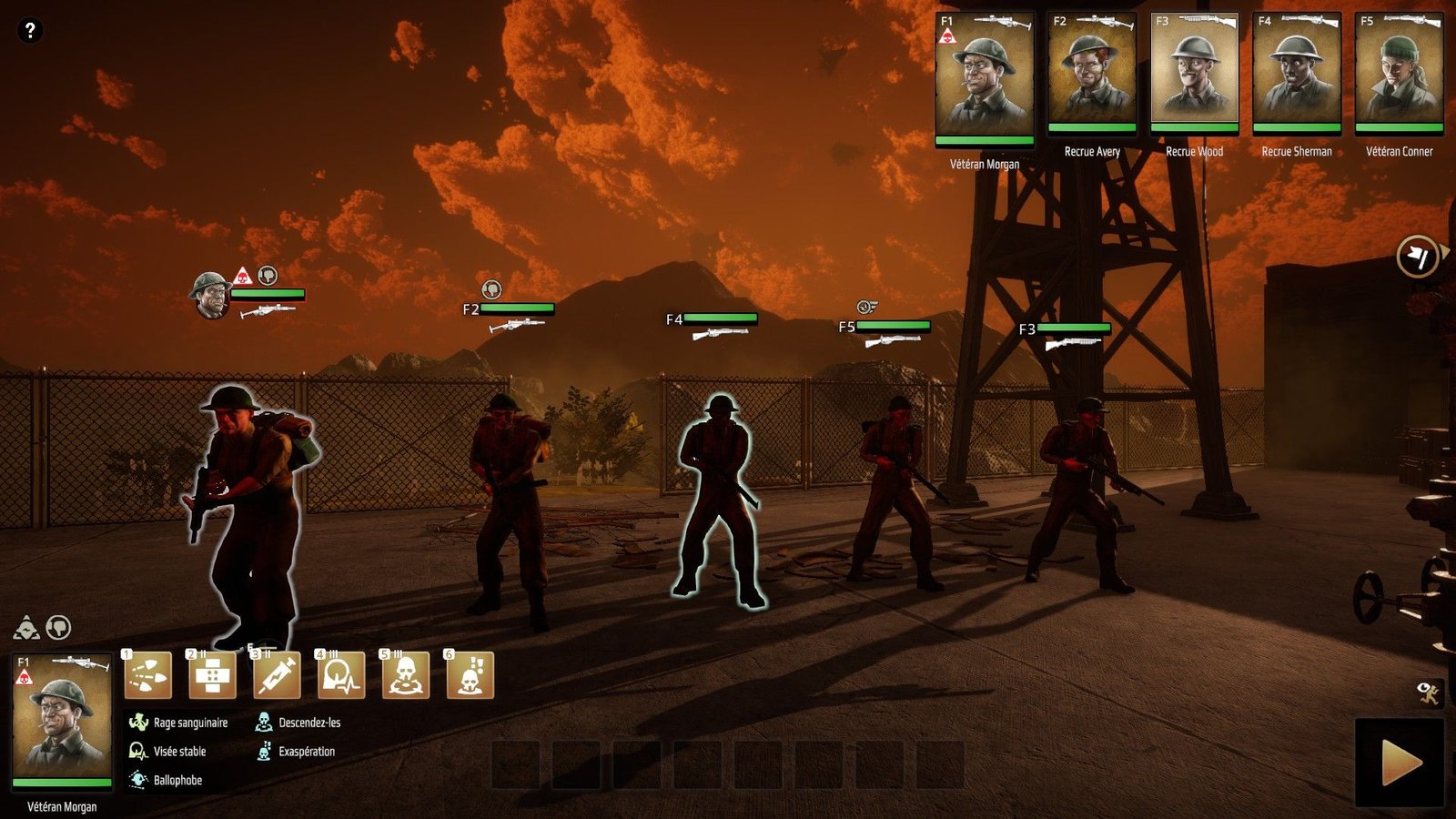Choose the Recrue Wood portrait card
This screenshot has width=1456, height=819.
pos(1194,73)
